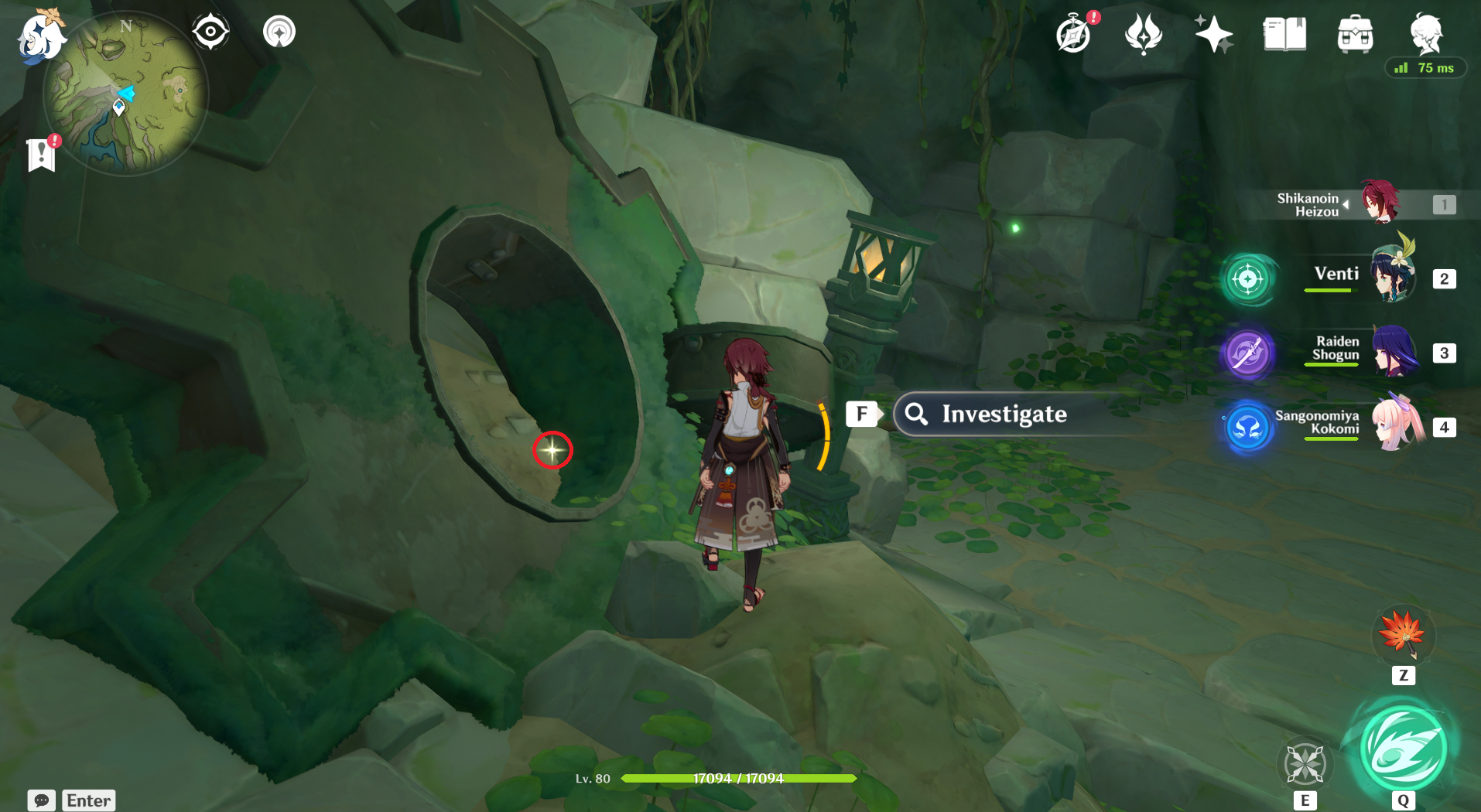
Task: Open the wish star icon
Action: [x=1213, y=35]
